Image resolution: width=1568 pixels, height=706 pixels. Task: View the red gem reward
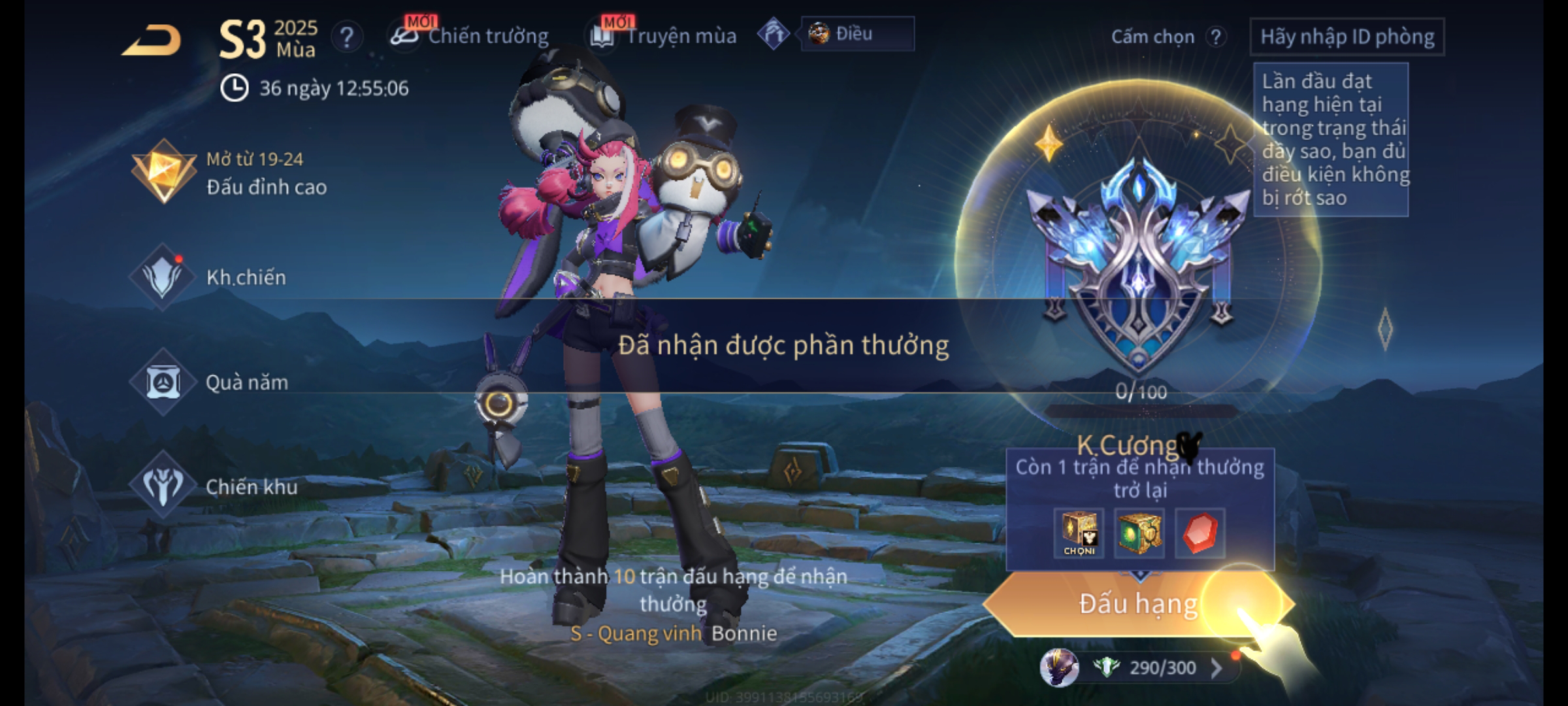pyautogui.click(x=1200, y=533)
